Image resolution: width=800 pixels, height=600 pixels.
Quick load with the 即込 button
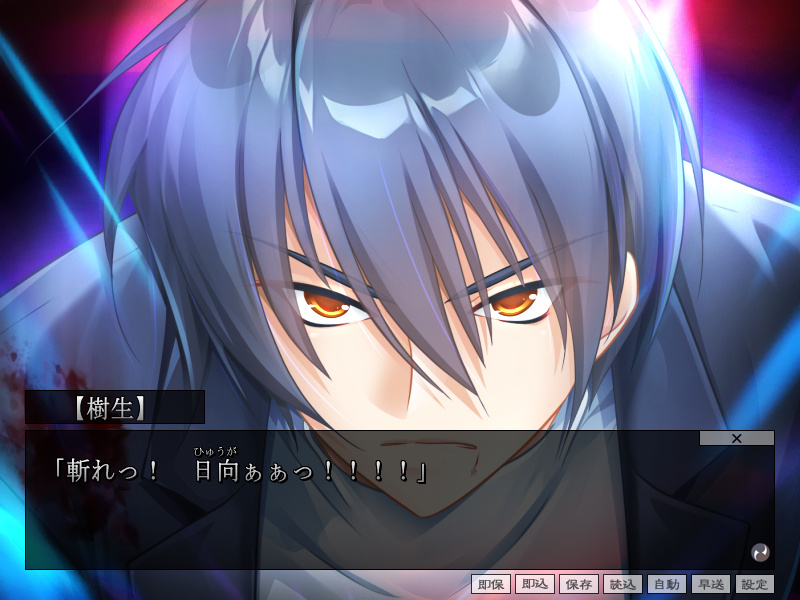tap(535, 584)
